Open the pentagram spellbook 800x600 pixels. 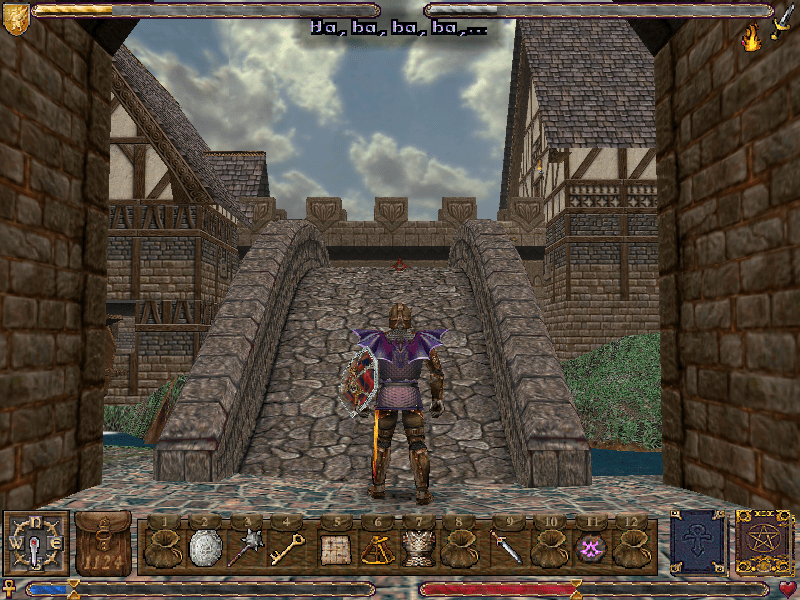point(763,544)
